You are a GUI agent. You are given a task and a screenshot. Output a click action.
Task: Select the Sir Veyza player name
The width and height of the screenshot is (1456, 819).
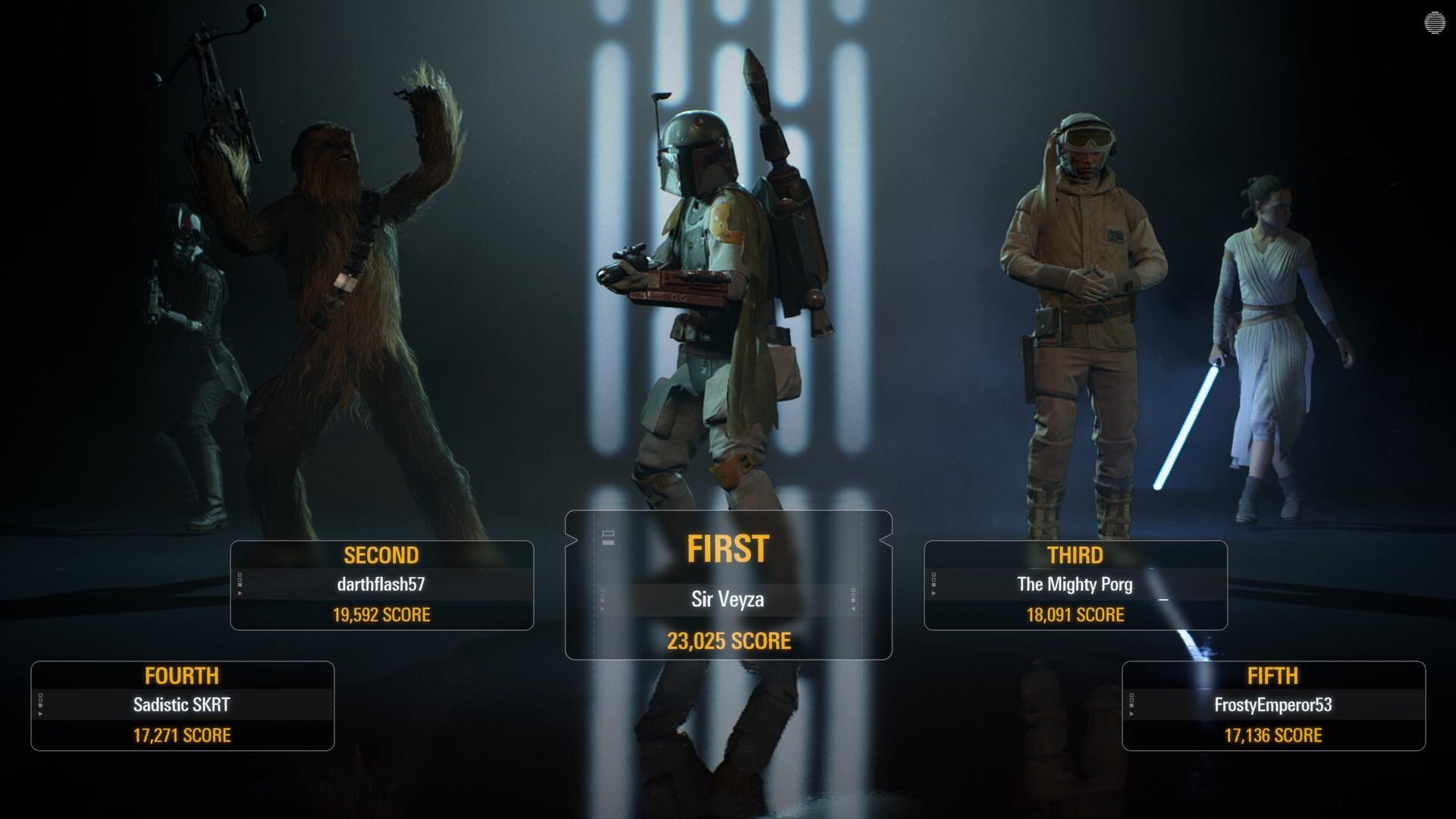pos(728,601)
